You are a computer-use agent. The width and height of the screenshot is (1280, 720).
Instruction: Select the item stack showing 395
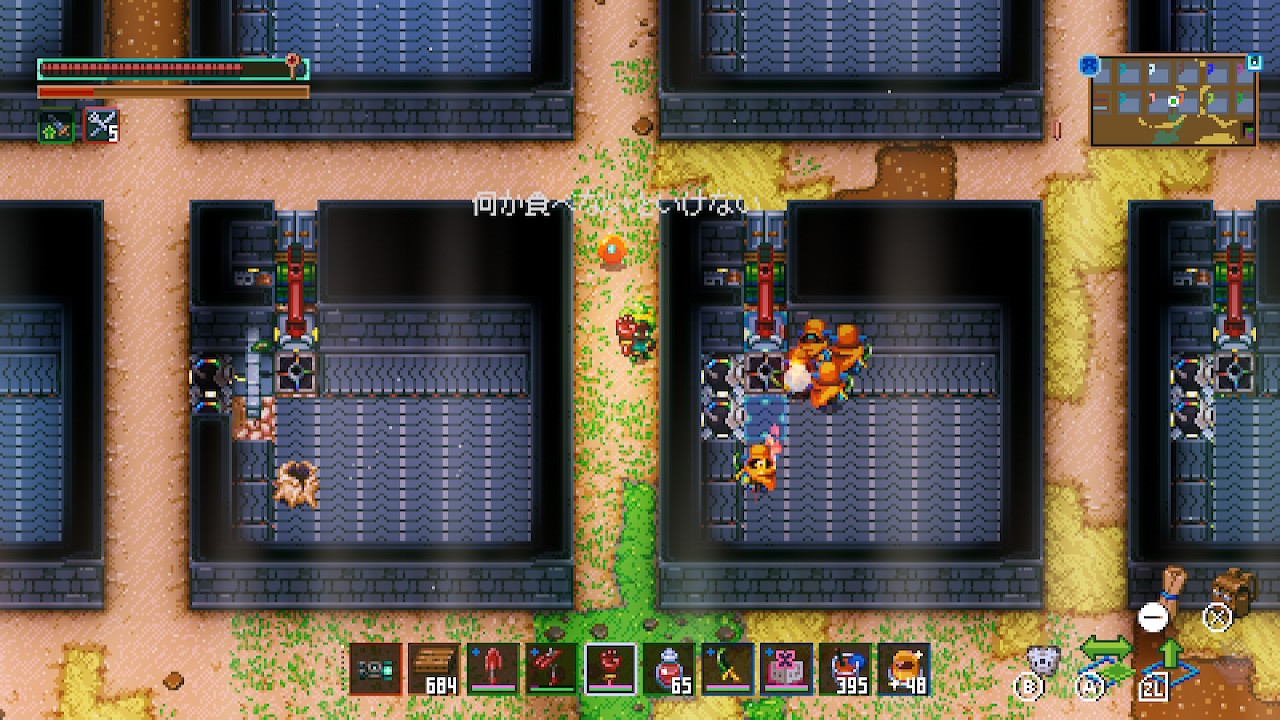[x=845, y=669]
